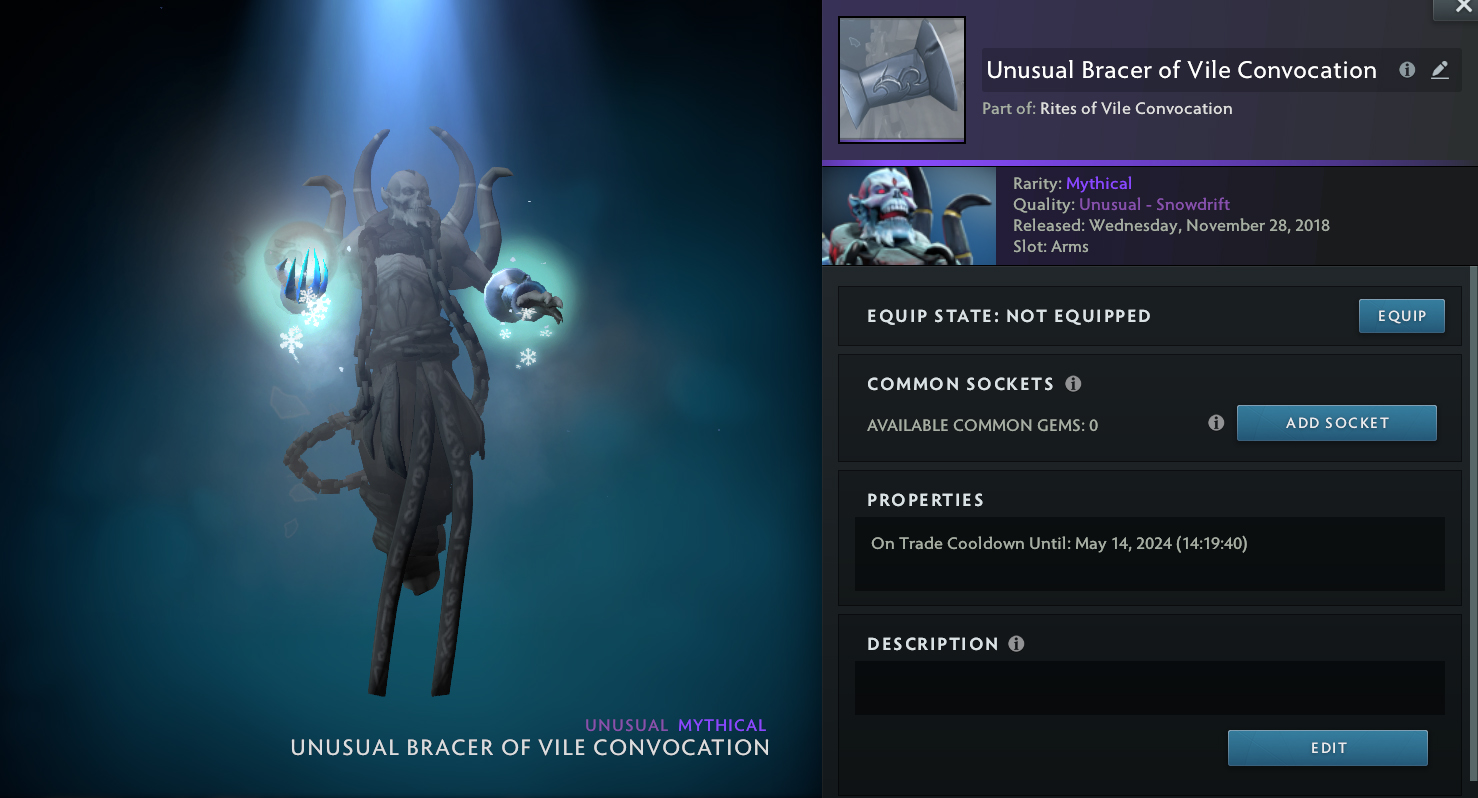The height and width of the screenshot is (798, 1478).
Task: Equip the Bracer of Vile Convocation
Action: point(1401,316)
